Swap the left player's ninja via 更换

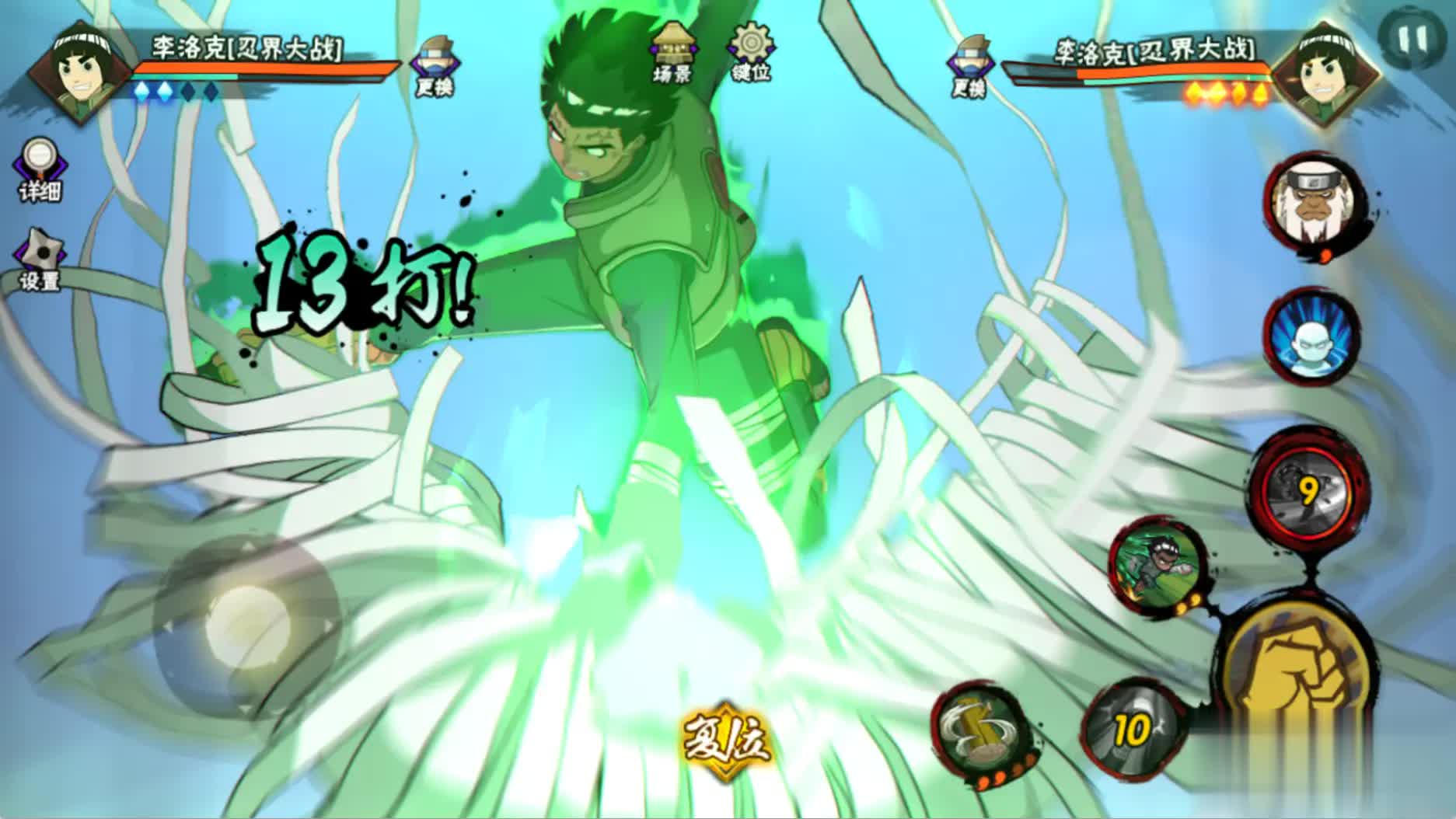coord(433,64)
